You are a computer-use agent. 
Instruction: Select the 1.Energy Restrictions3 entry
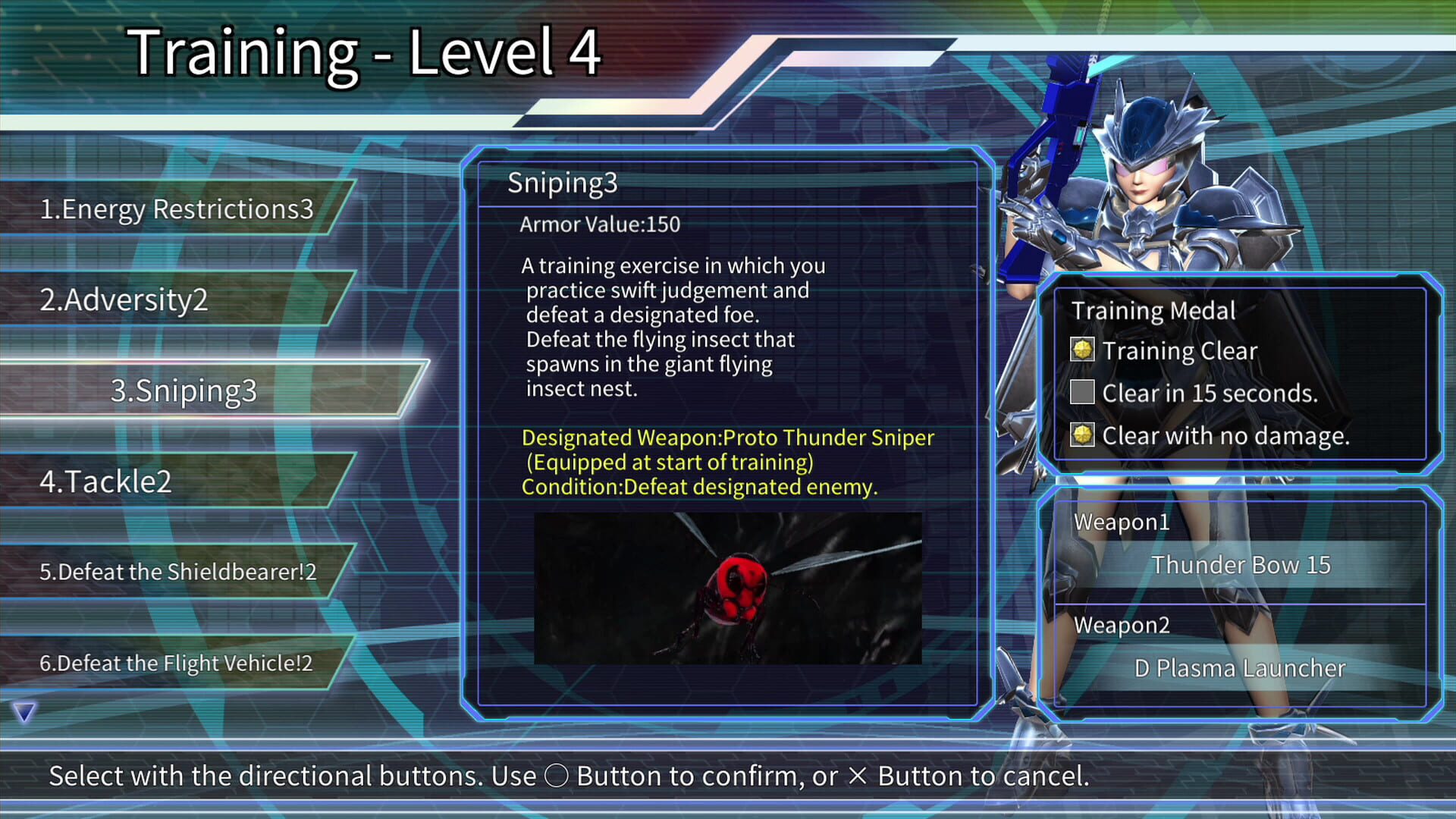[176, 209]
